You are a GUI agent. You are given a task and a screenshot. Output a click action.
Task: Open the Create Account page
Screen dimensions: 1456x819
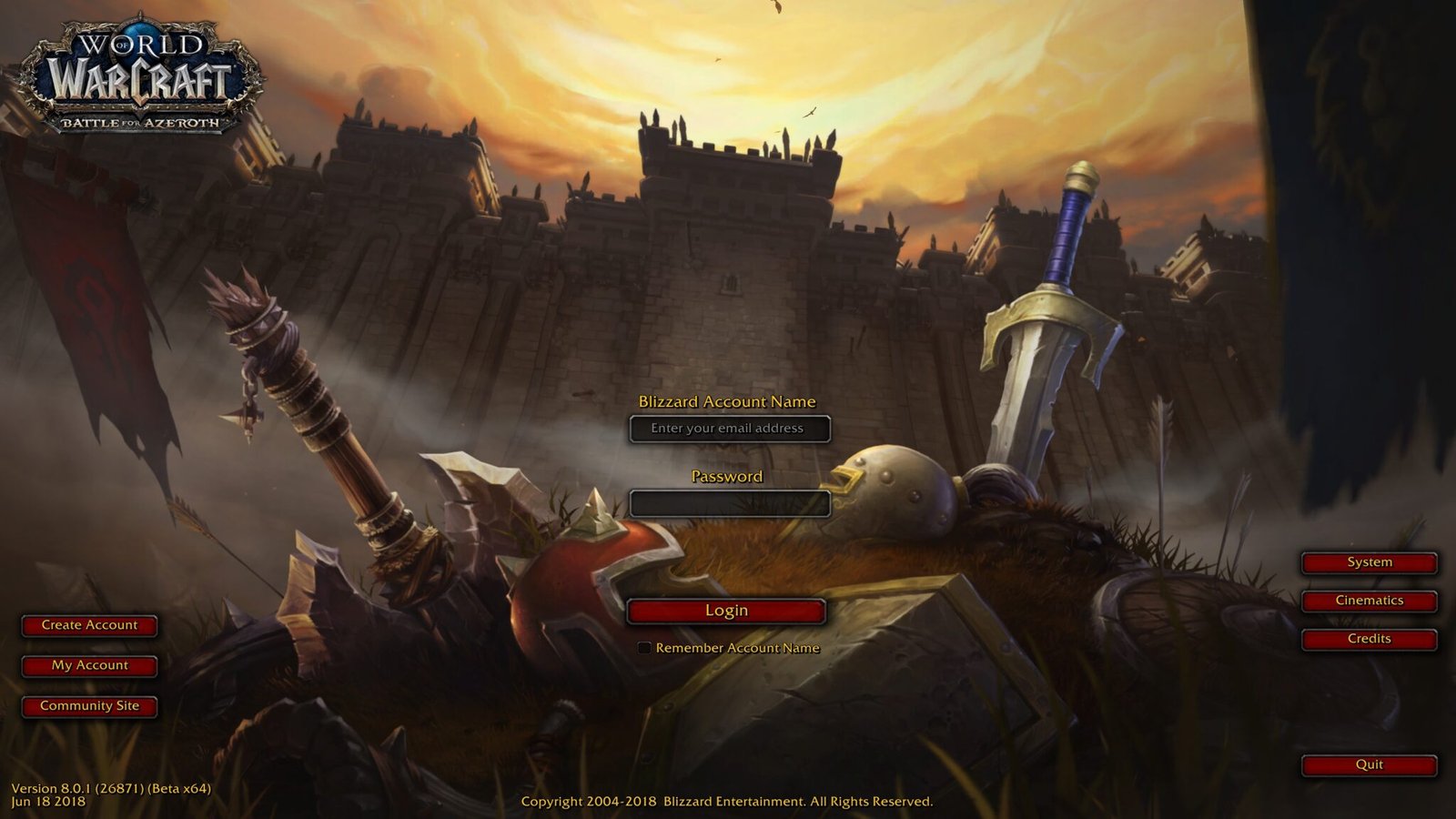pos(89,625)
